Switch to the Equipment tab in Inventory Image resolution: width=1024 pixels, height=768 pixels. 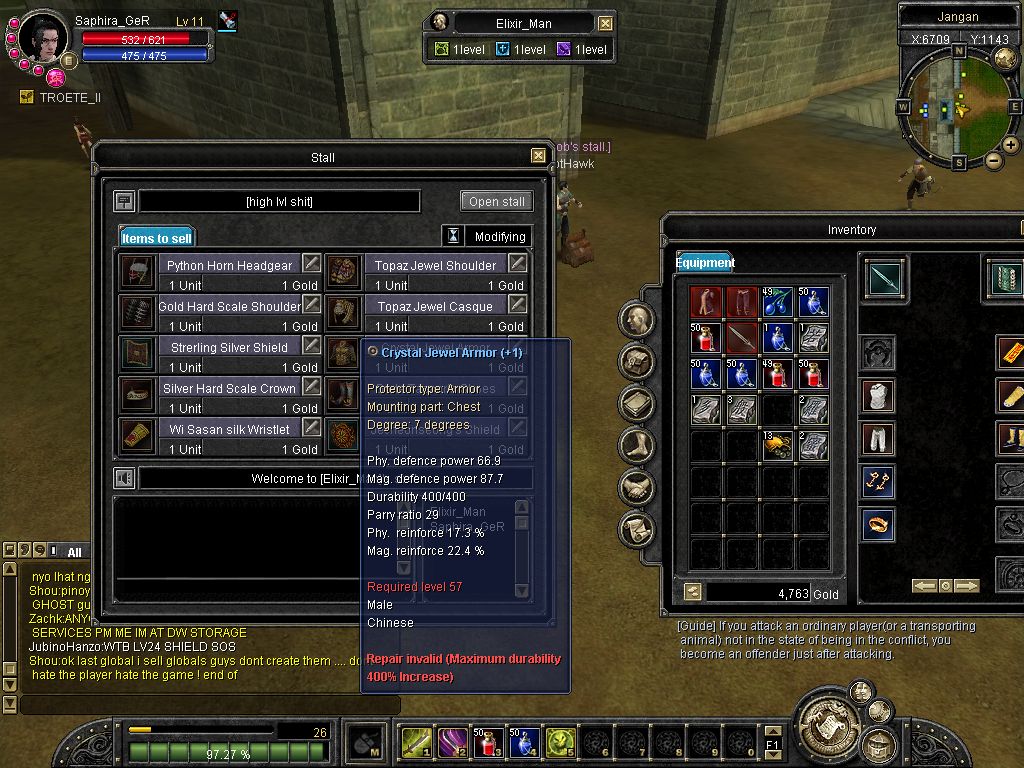[705, 263]
